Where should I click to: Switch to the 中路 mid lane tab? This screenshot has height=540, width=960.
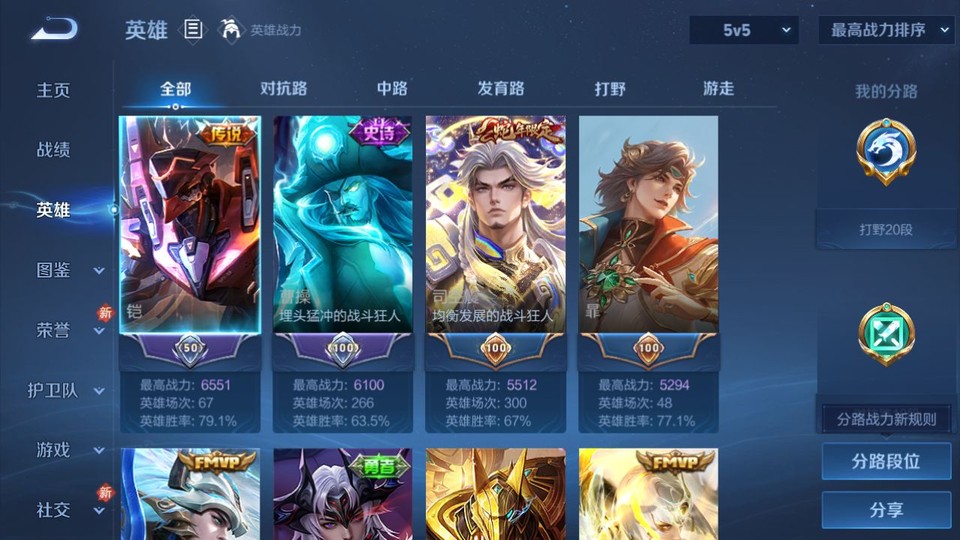[x=392, y=88]
